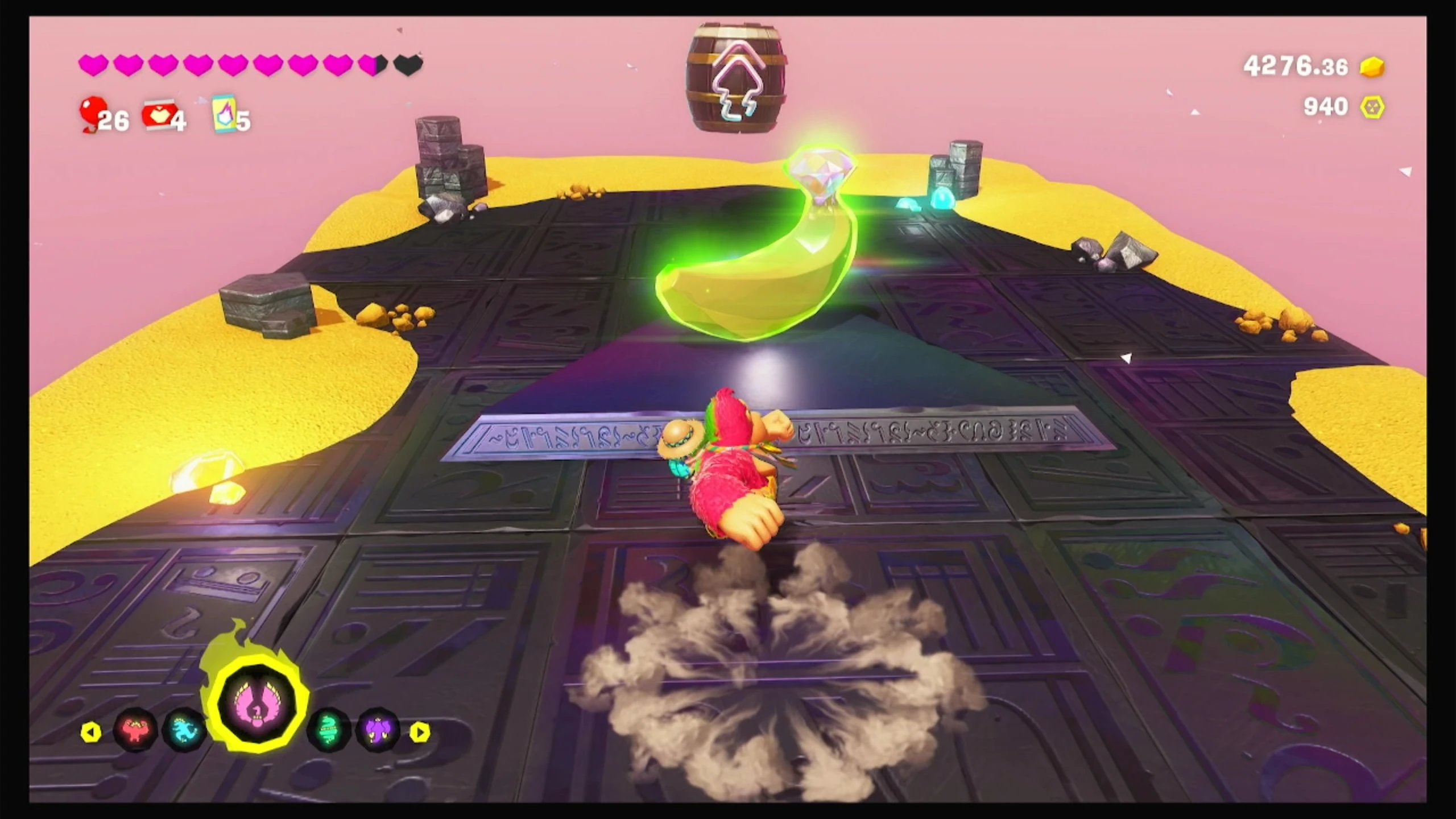1456x819 pixels.
Task: Click the yellow hexagonal chip currency icon
Action: [1372, 107]
